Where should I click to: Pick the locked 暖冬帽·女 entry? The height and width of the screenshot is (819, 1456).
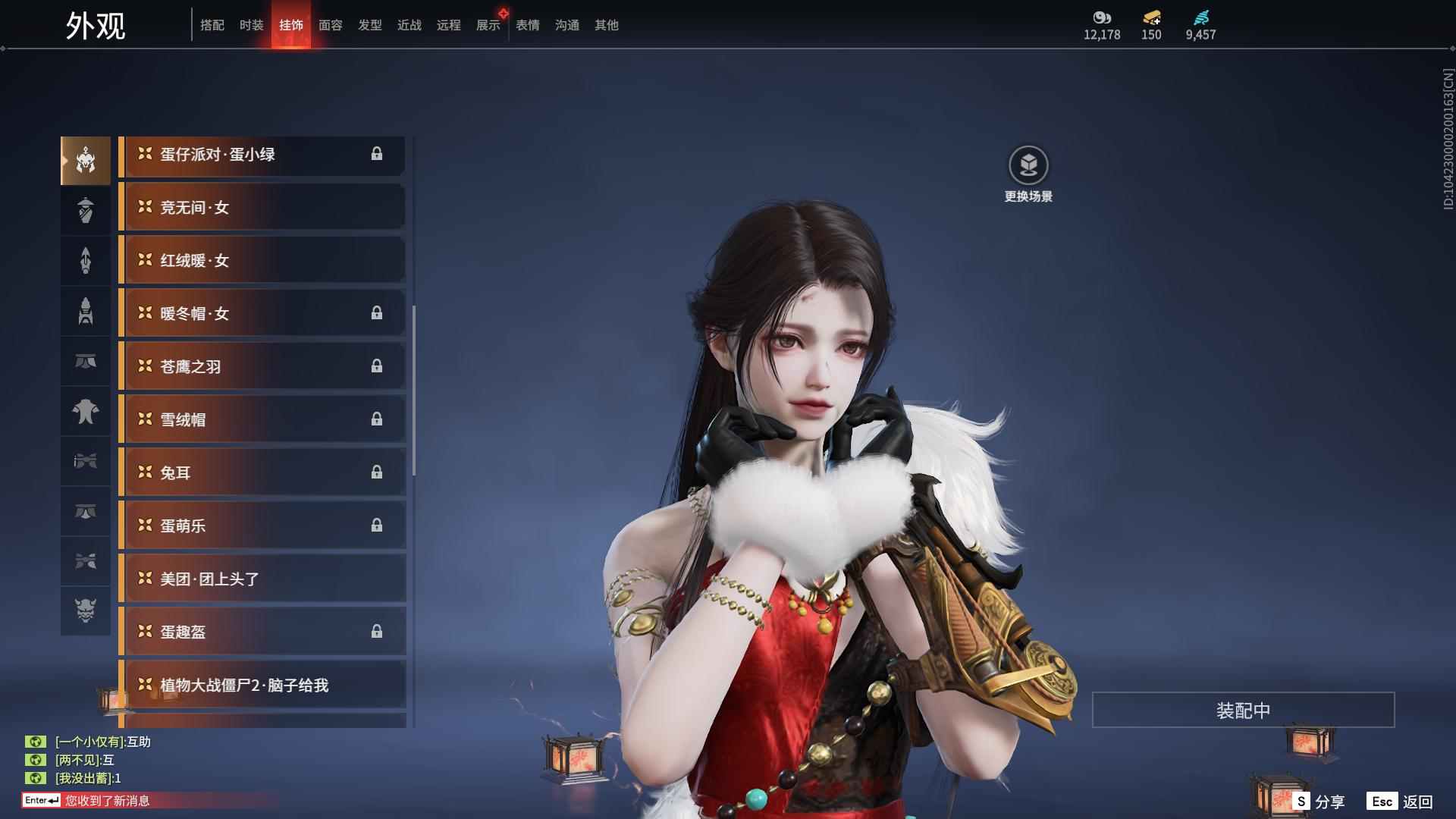click(262, 313)
